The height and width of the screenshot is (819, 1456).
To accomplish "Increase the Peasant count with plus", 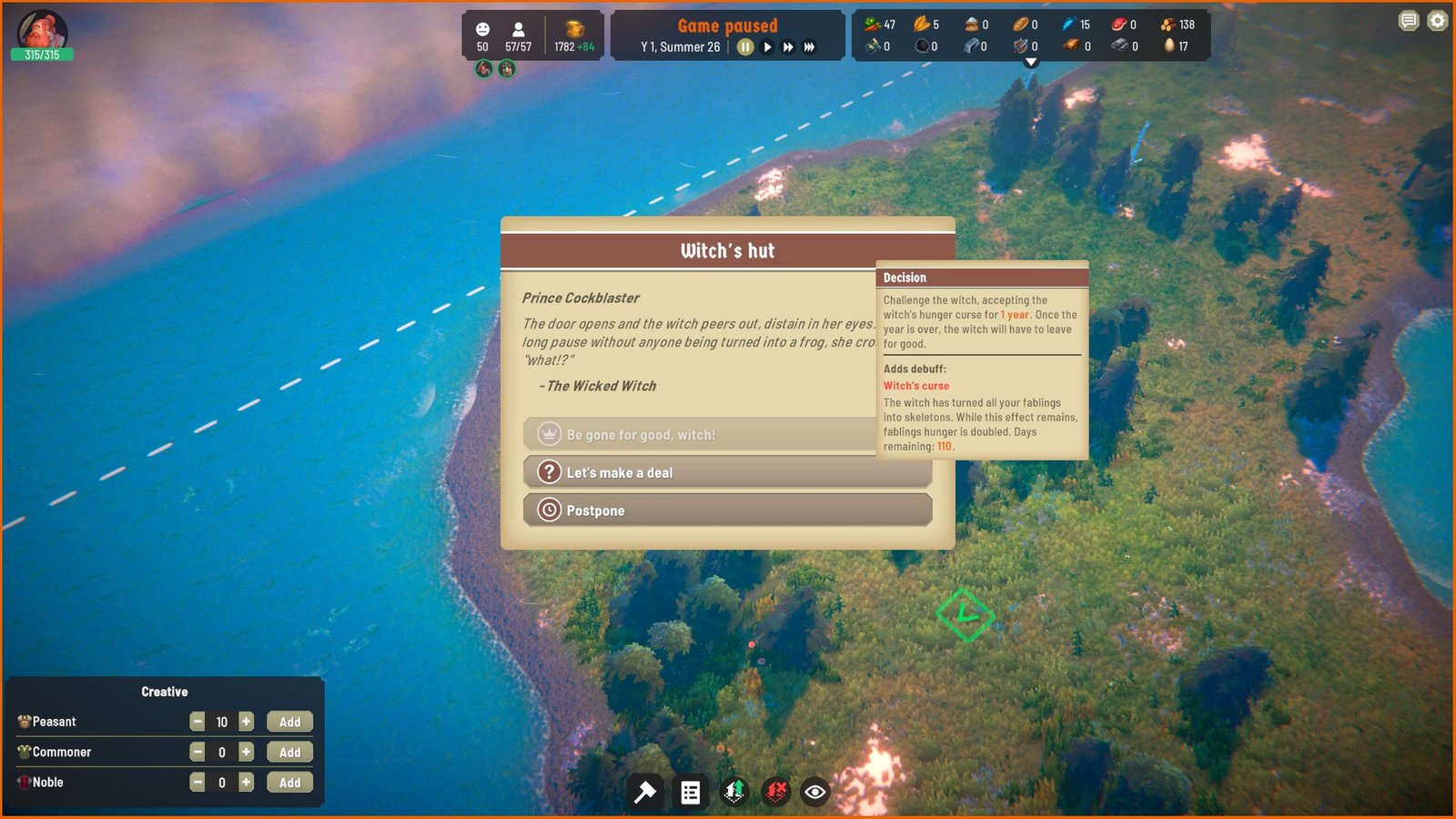I will (246, 722).
